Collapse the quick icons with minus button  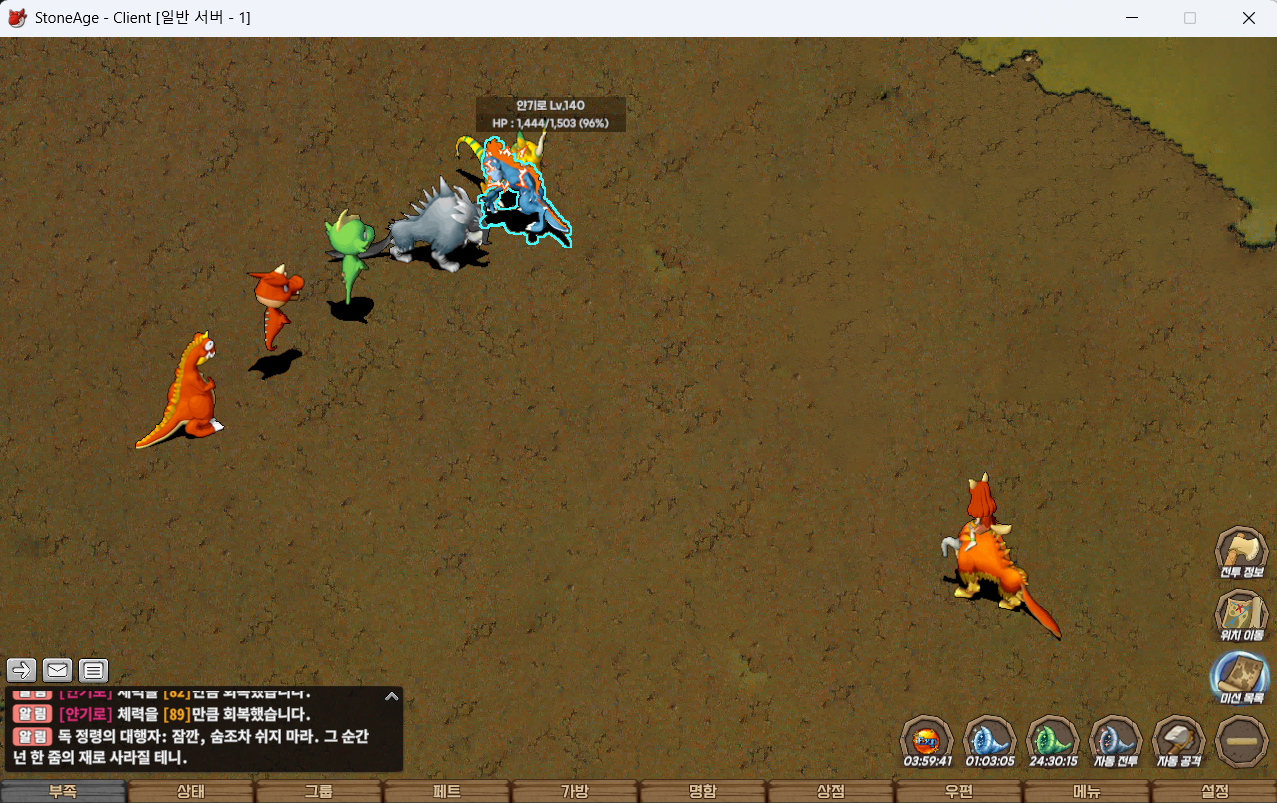1241,741
